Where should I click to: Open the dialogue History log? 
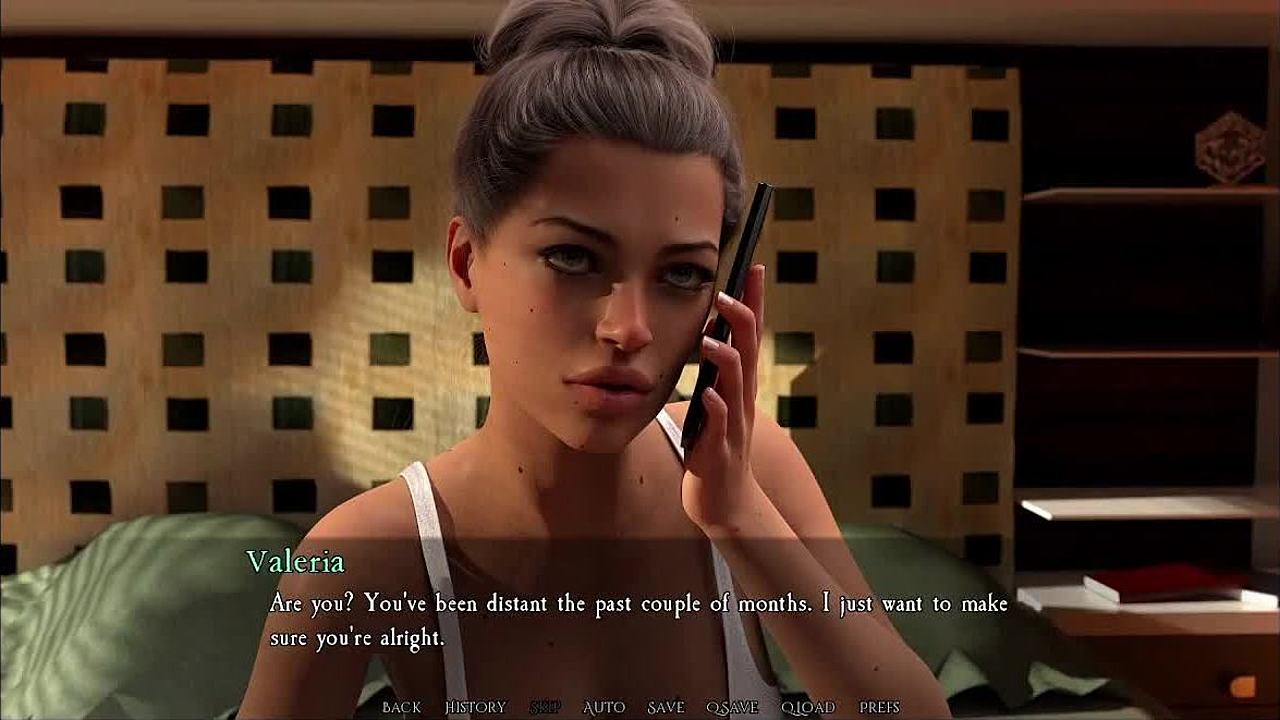click(475, 707)
